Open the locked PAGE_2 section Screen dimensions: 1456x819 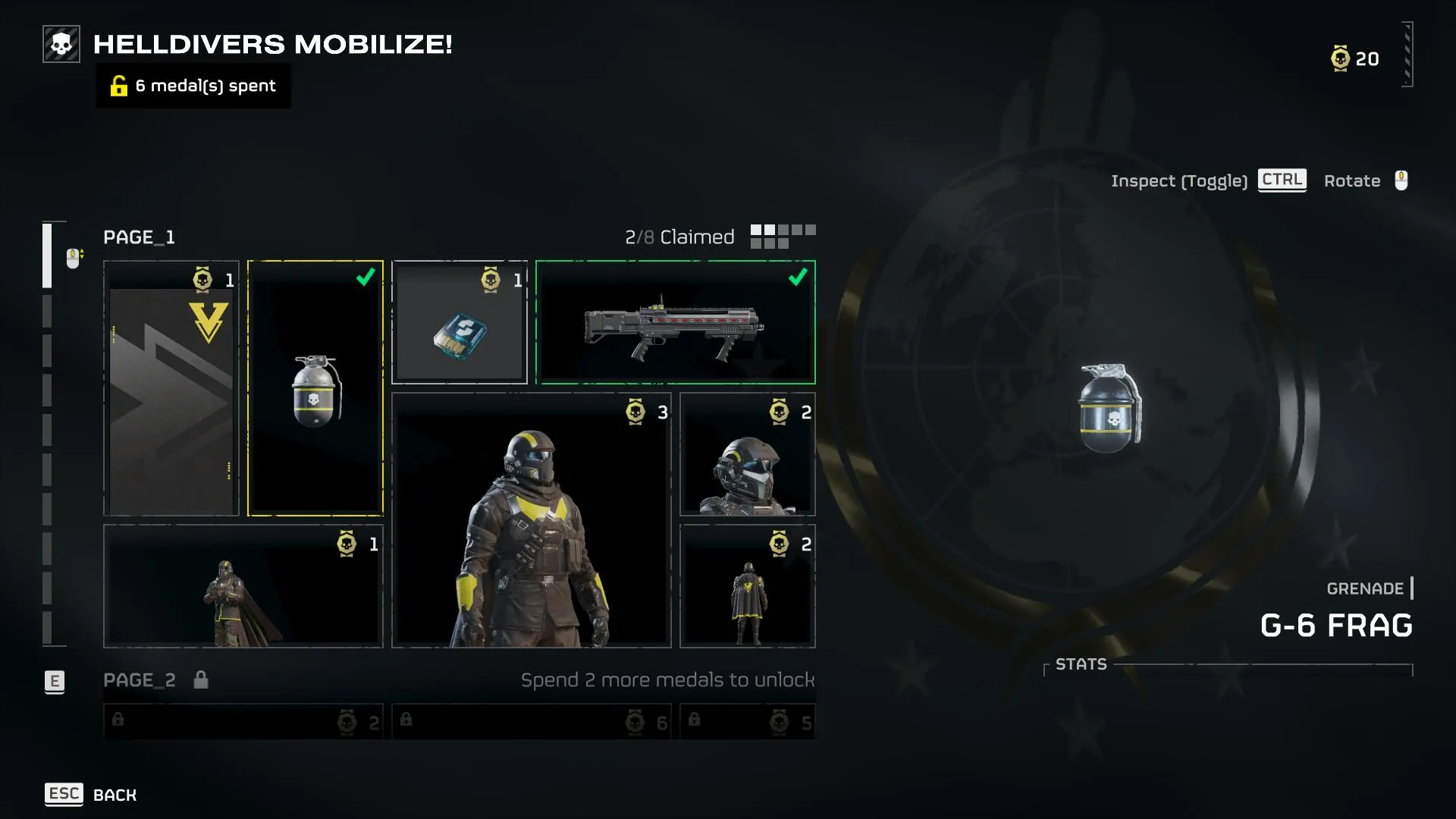140,680
